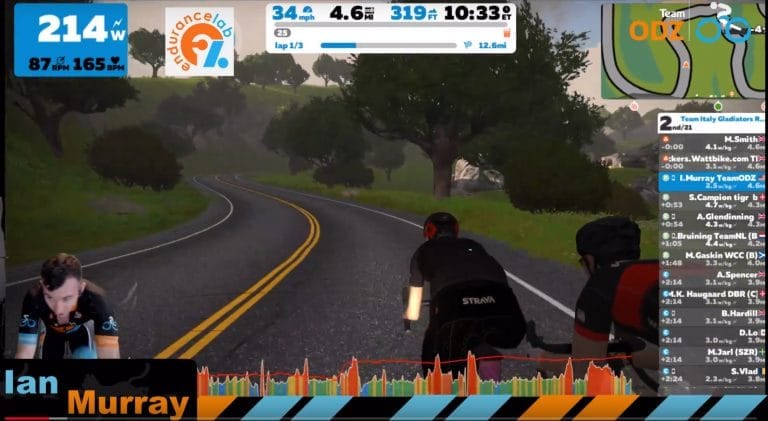Select rider A.Glendinning in the list
Viewport: 768px width, 421px height.
(x=712, y=219)
